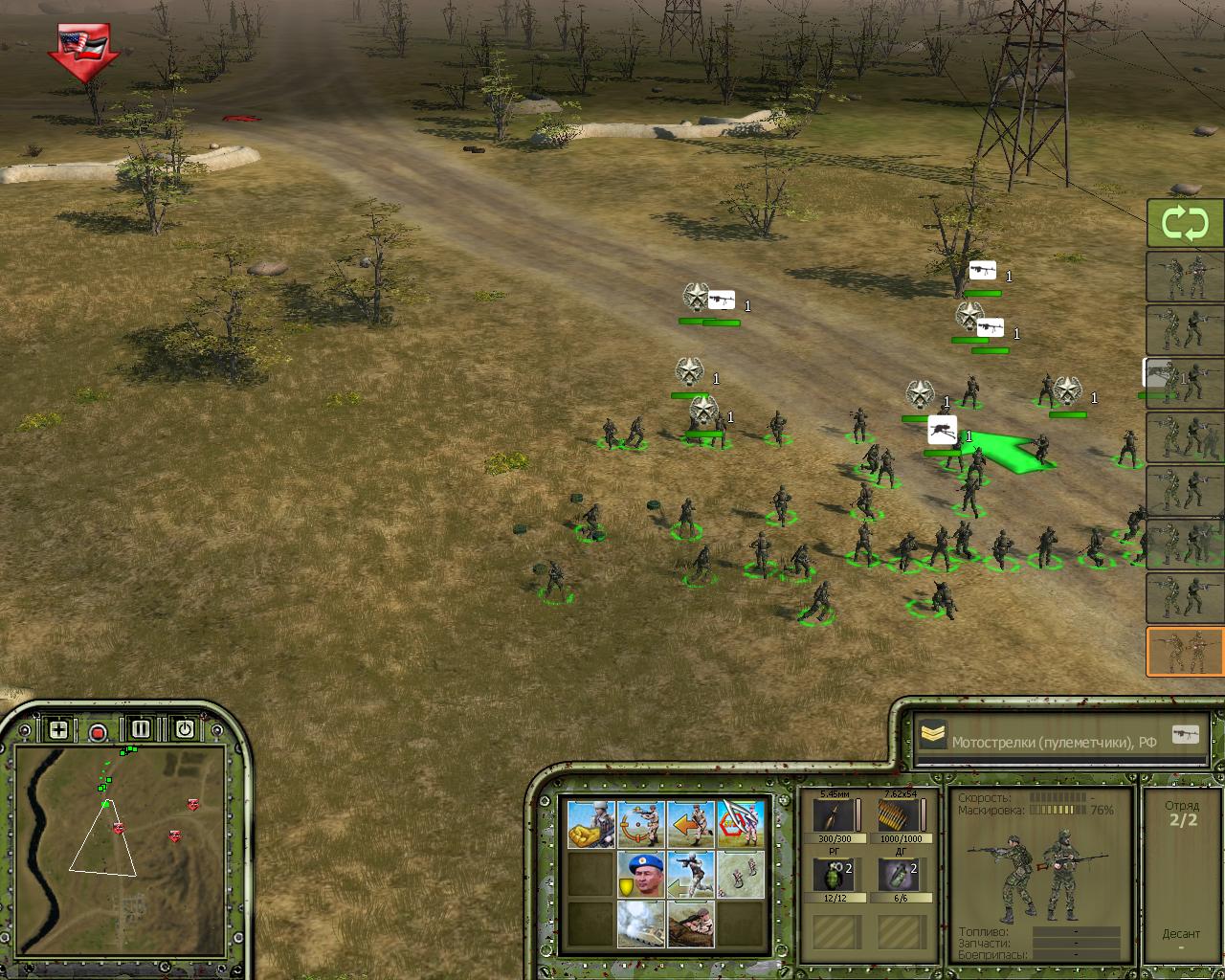Click the red round record button
The image size is (1225, 980).
click(x=98, y=732)
